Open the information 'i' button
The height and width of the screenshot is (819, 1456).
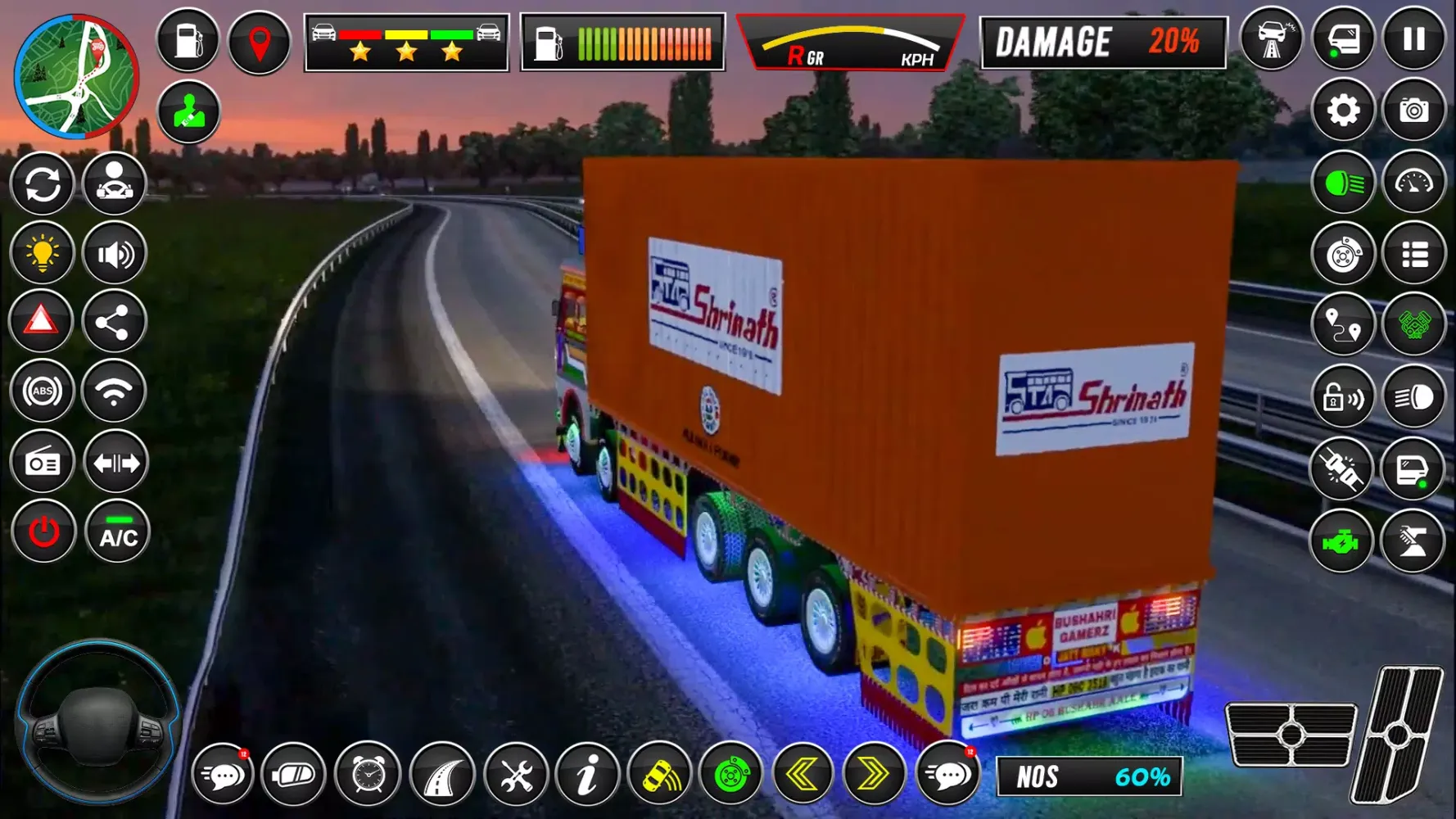pos(587,774)
